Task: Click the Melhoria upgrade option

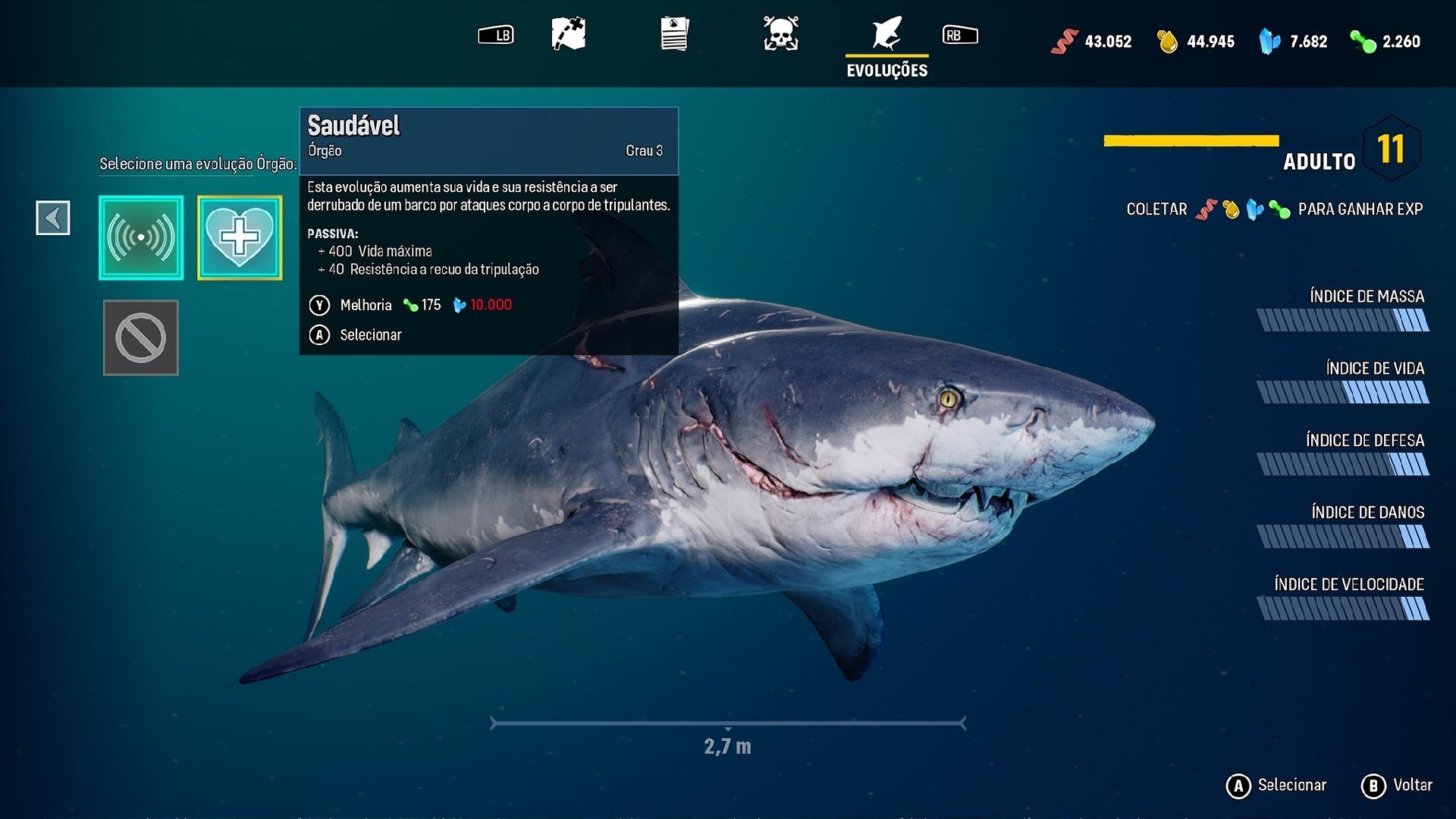Action: coord(366,305)
